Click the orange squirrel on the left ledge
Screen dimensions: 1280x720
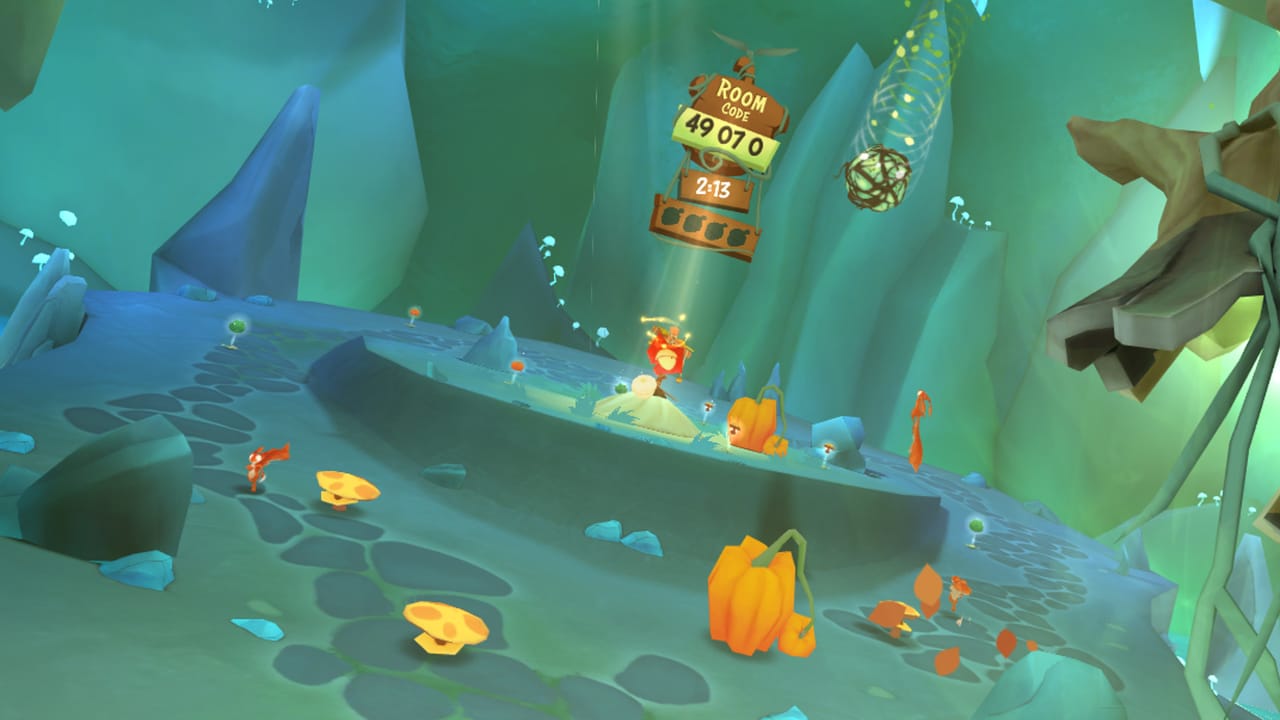pyautogui.click(x=258, y=465)
